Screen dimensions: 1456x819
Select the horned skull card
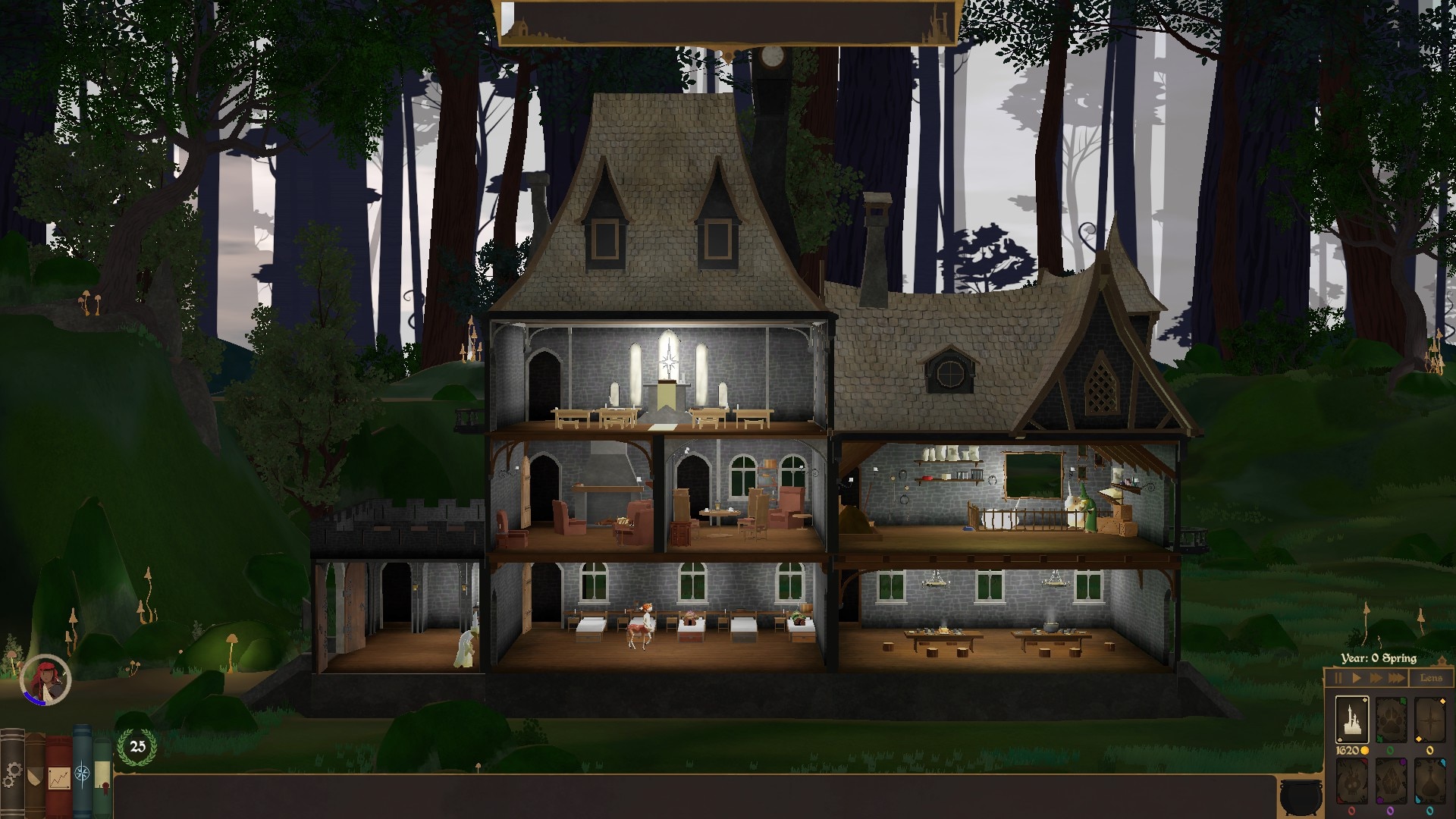click(x=1351, y=781)
